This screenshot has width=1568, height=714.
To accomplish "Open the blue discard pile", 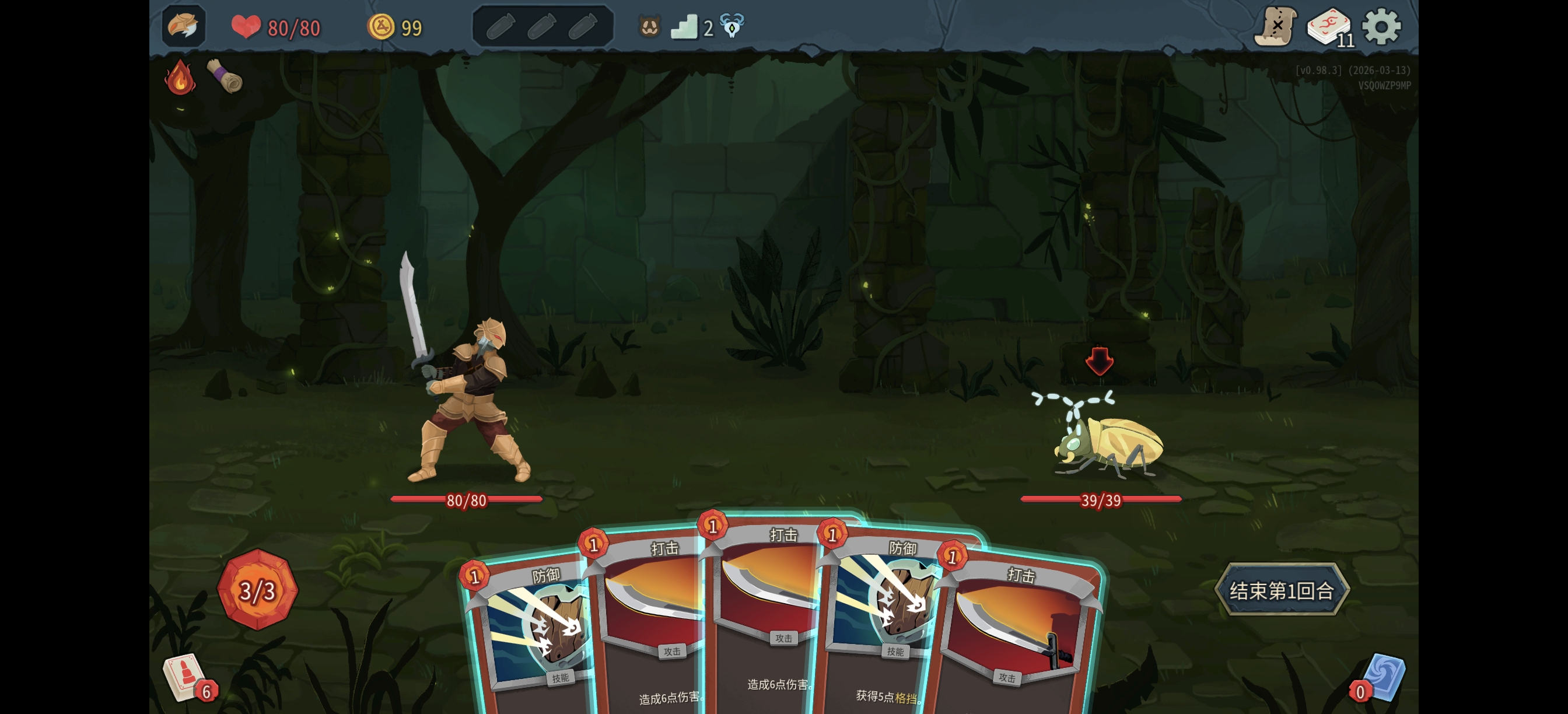I will click(1382, 677).
